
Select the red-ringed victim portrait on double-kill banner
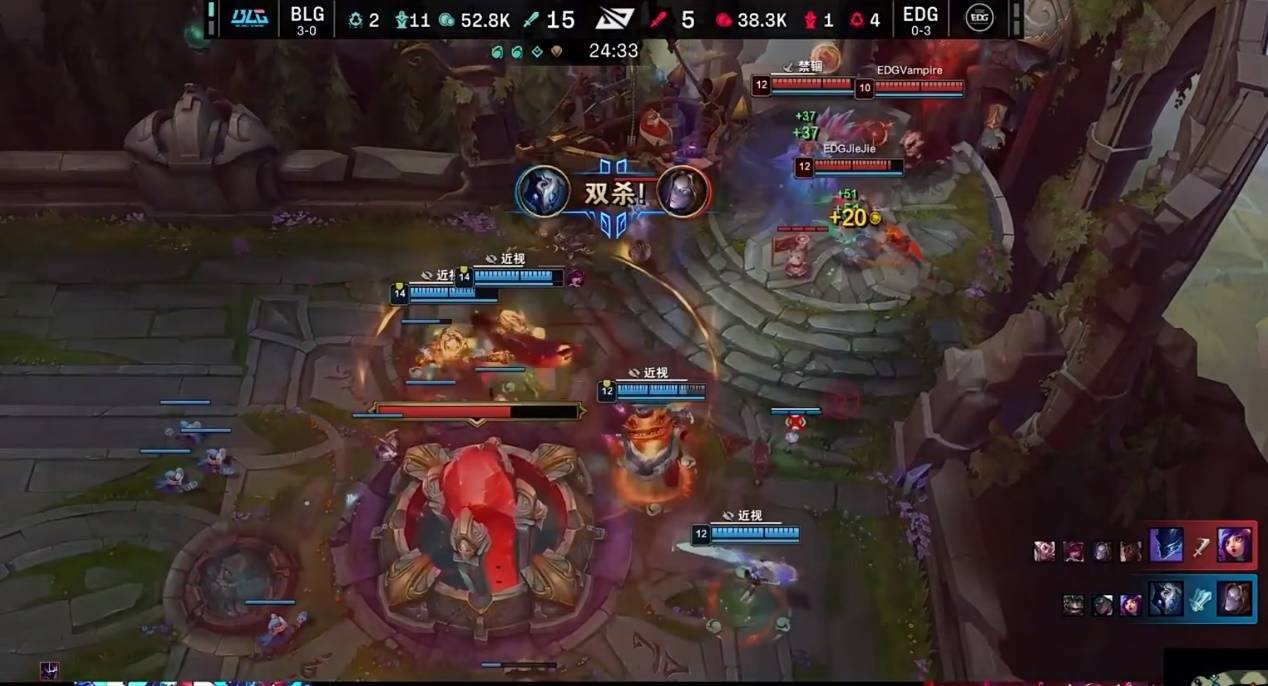click(x=683, y=191)
